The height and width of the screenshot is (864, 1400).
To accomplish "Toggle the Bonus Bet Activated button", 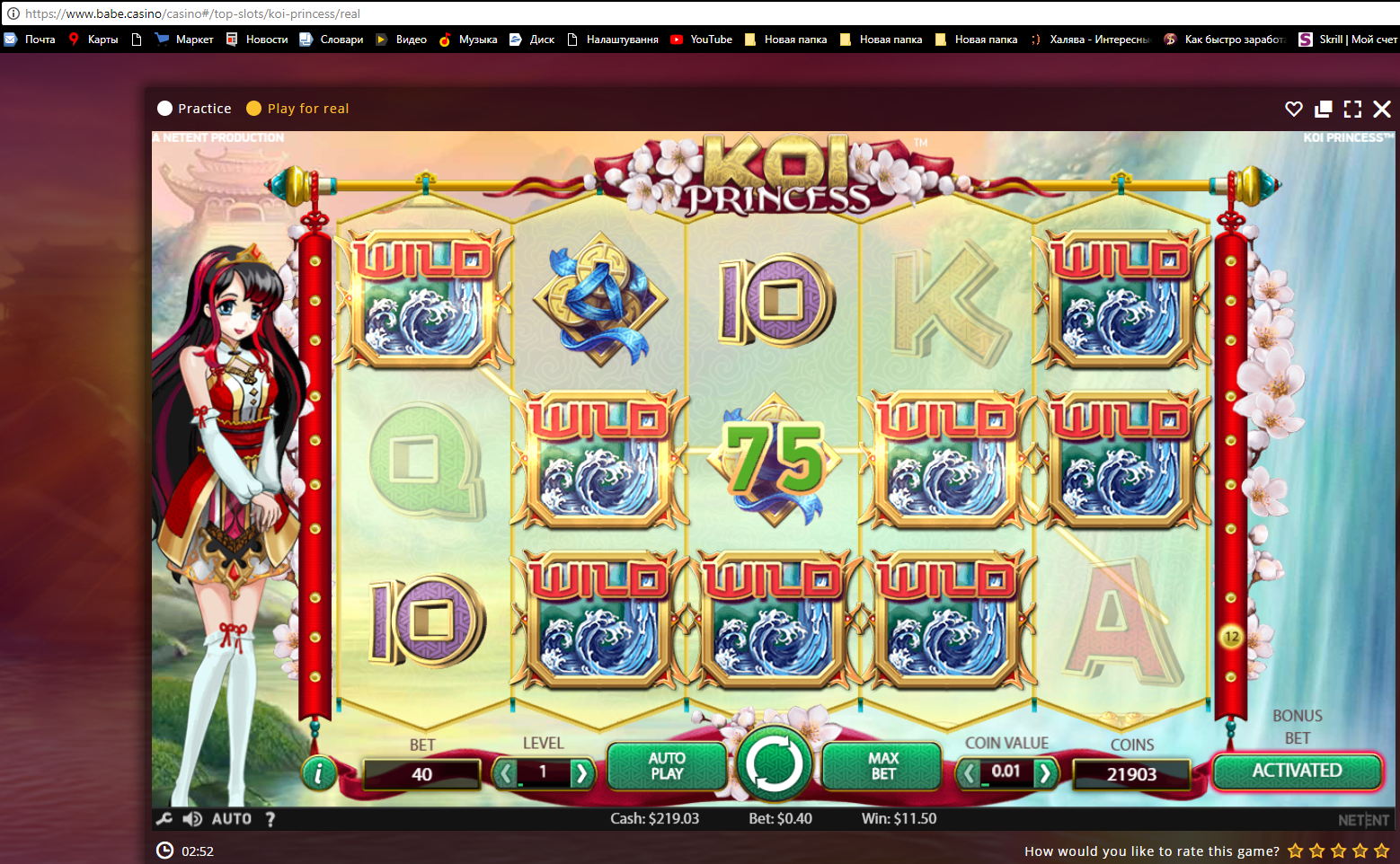I will 1298,771.
